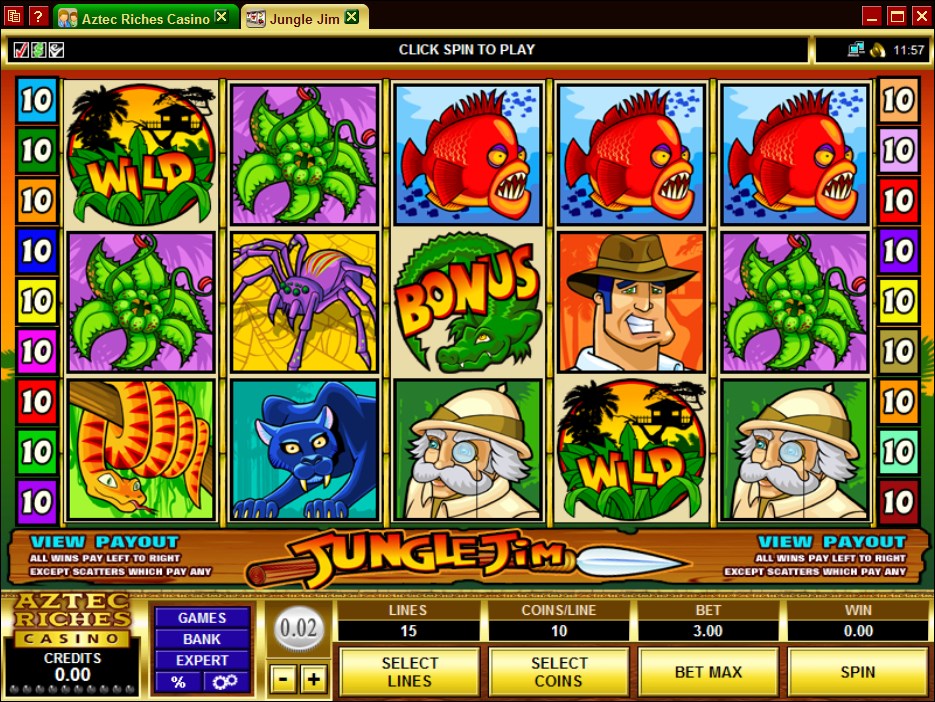
Task: Open the Bank menu
Action: pos(201,639)
